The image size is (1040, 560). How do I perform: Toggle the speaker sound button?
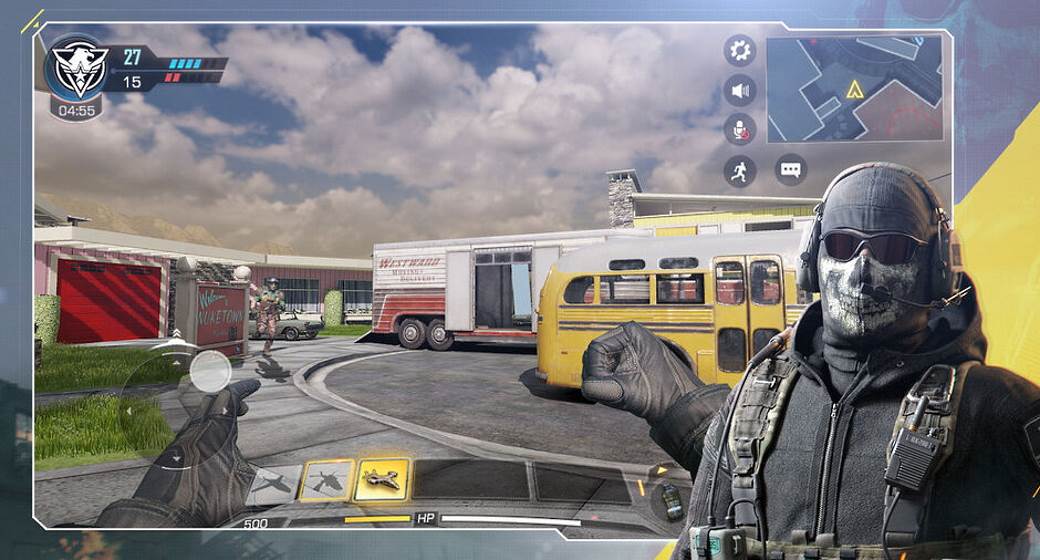pos(740,91)
